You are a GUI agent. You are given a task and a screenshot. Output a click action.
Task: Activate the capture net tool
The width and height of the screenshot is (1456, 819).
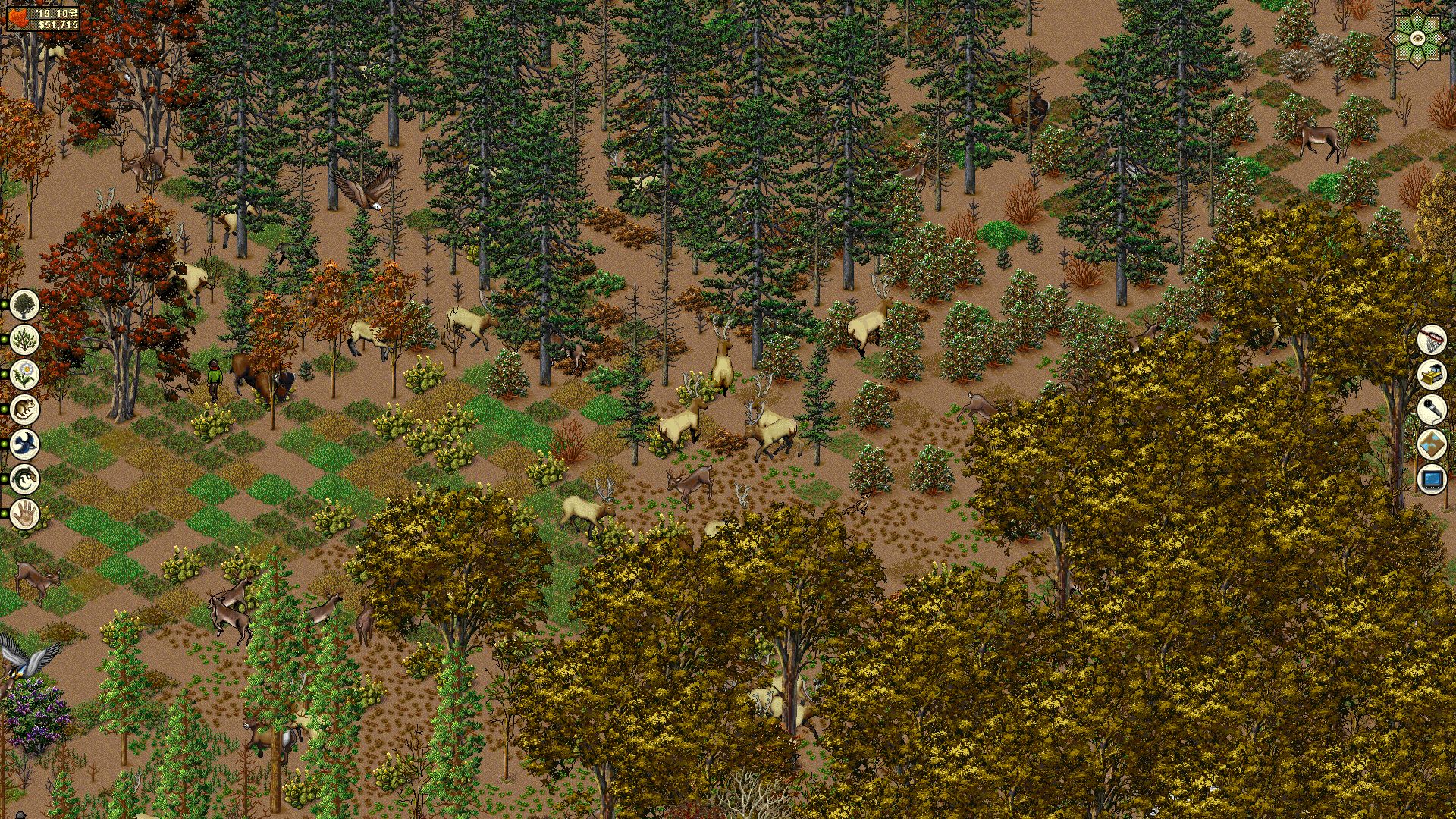1432,340
